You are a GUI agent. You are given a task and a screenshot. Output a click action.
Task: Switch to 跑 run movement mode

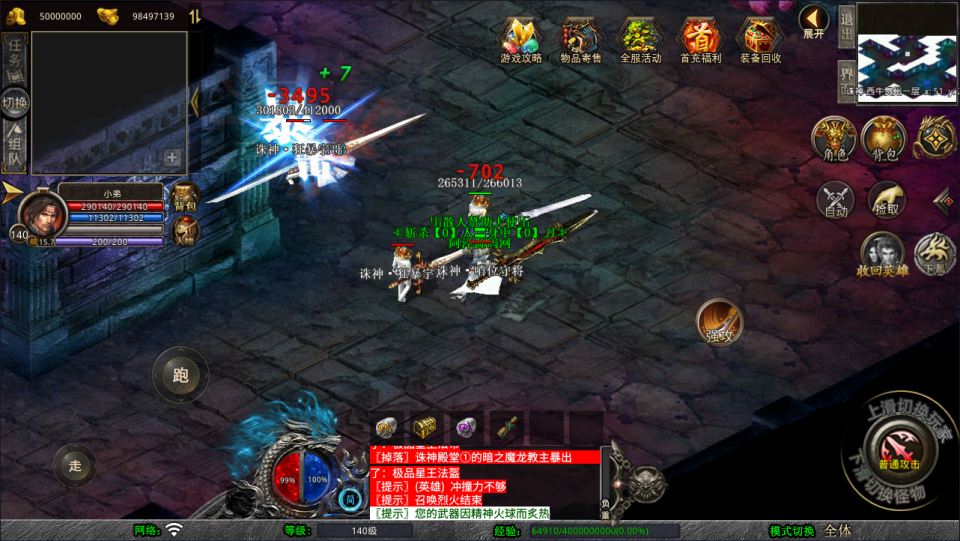[x=180, y=376]
